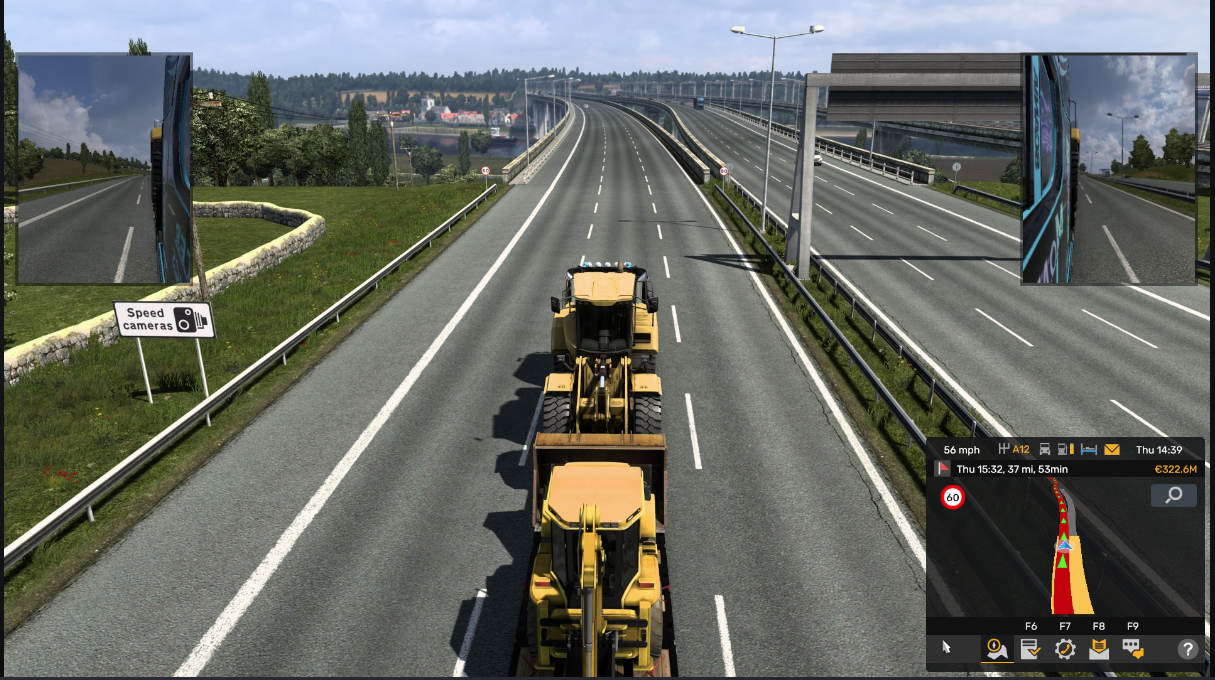Viewport: 1215px width, 680px height.
Task: Show the mail inbox tab in Route Advisor
Action: (1099, 649)
